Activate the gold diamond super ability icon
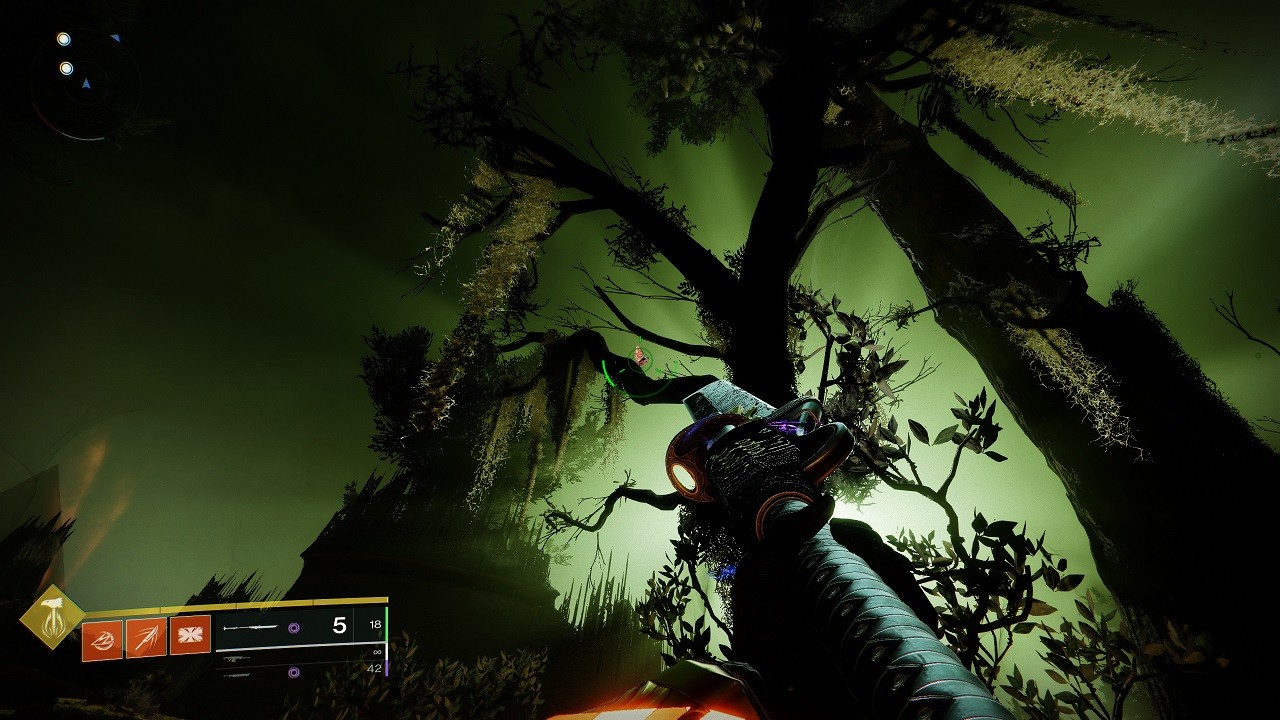The height and width of the screenshot is (720, 1280). [x=53, y=617]
